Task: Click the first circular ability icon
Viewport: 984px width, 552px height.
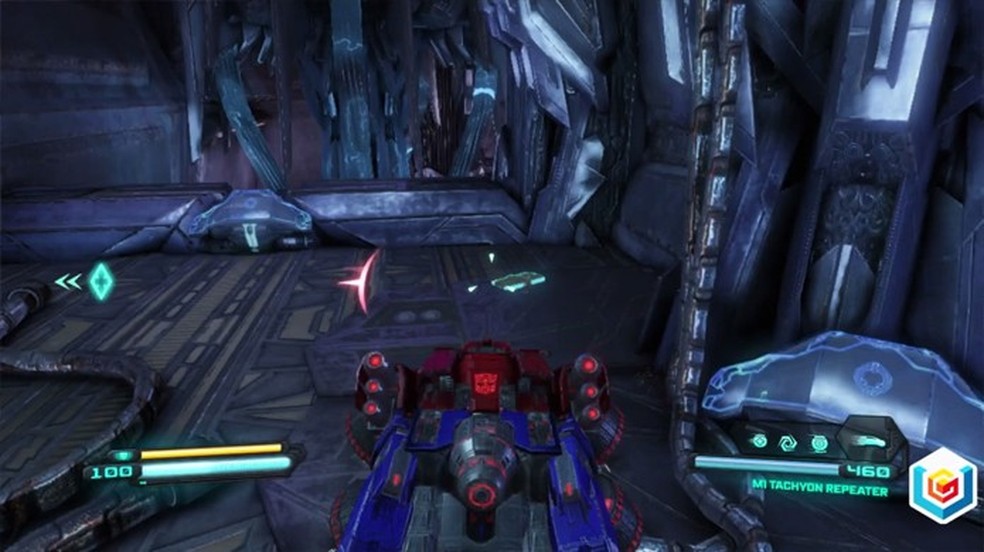Action: (759, 440)
